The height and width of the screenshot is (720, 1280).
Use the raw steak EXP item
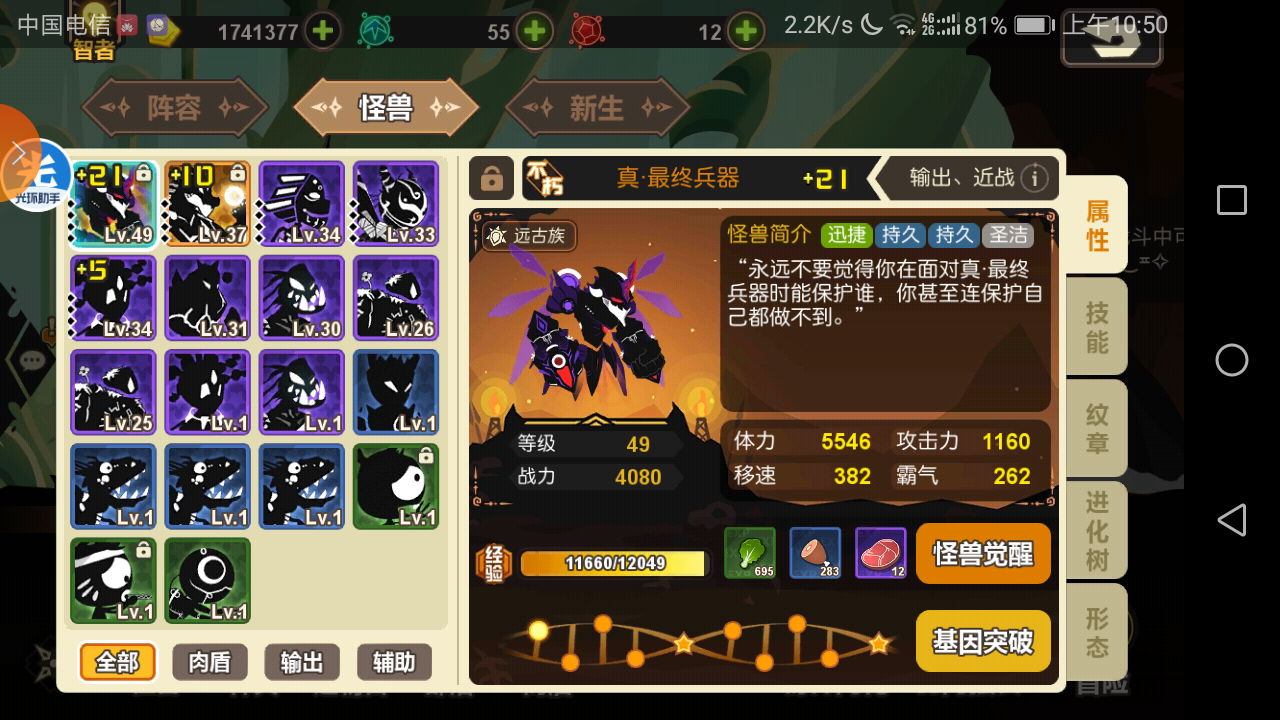[x=879, y=553]
